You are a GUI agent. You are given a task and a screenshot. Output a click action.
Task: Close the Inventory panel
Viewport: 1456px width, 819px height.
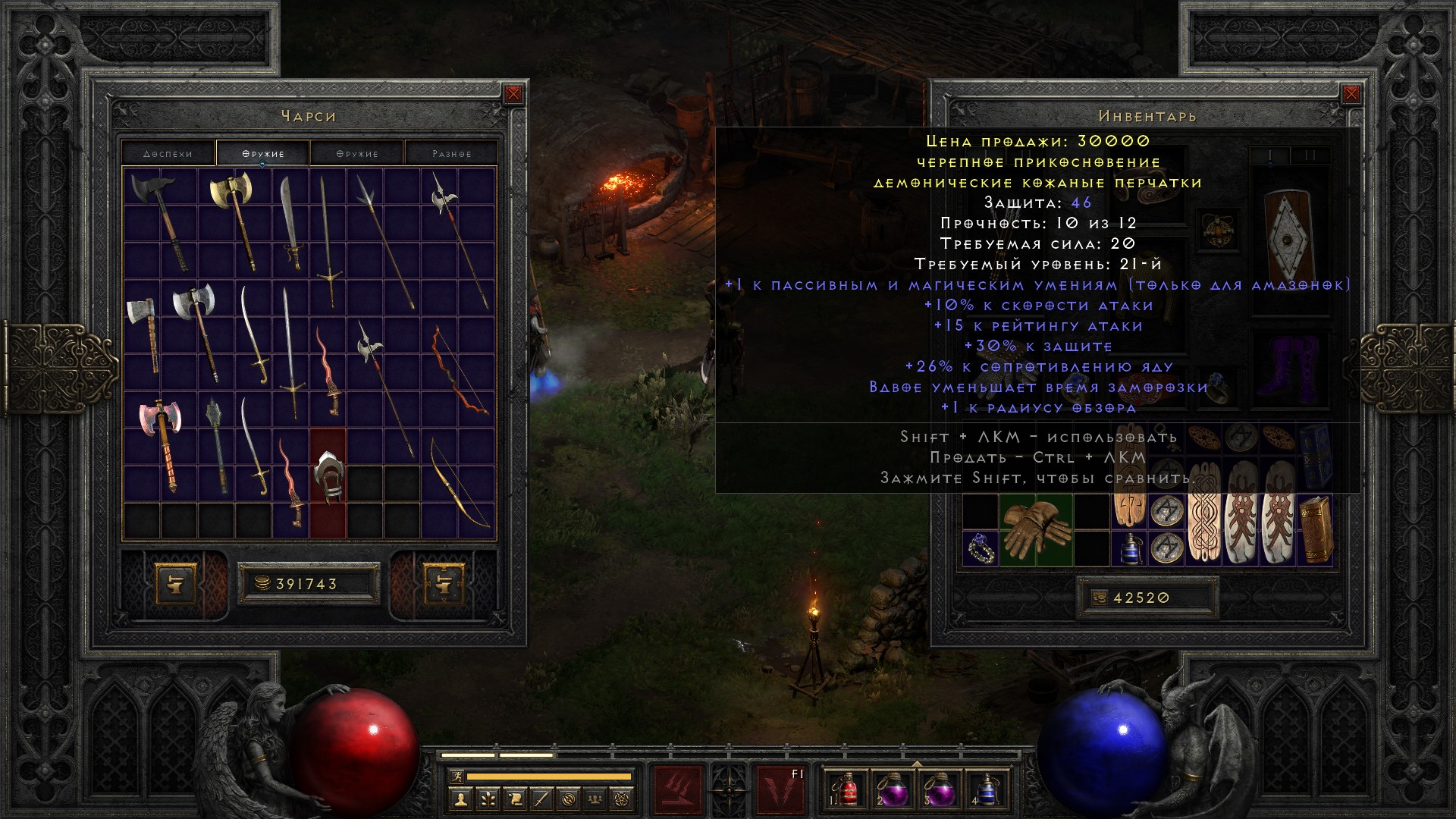pyautogui.click(x=1351, y=94)
